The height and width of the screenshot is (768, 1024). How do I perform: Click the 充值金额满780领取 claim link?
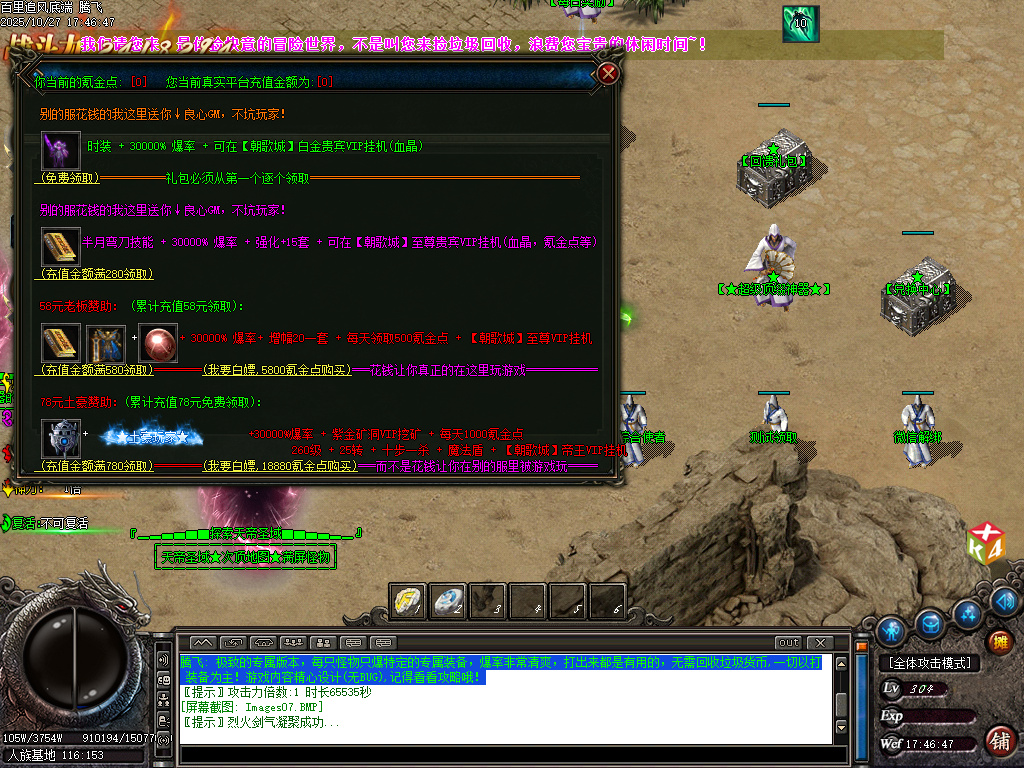pyautogui.click(x=97, y=466)
